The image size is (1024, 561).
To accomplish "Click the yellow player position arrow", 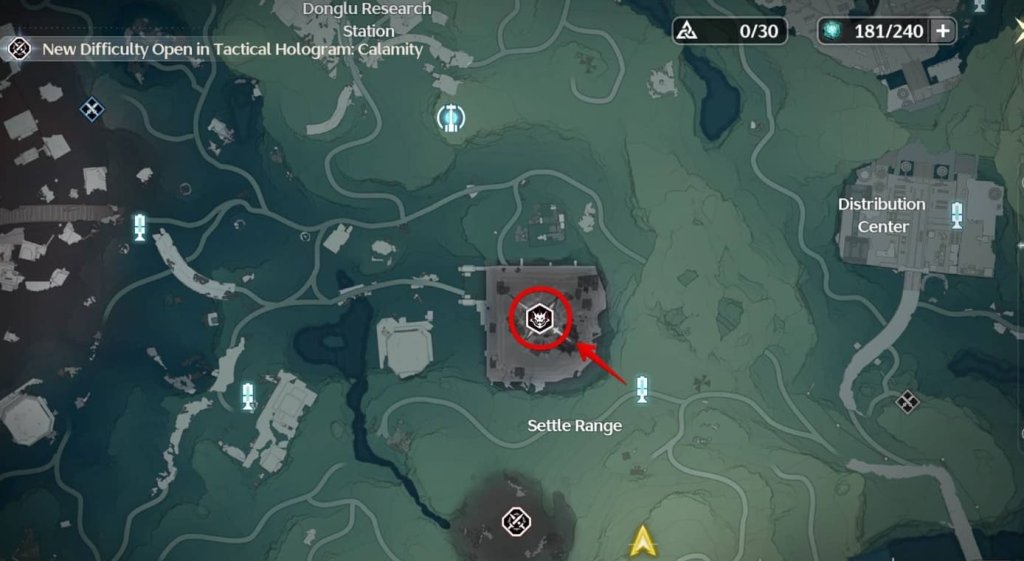I will 641,541.
